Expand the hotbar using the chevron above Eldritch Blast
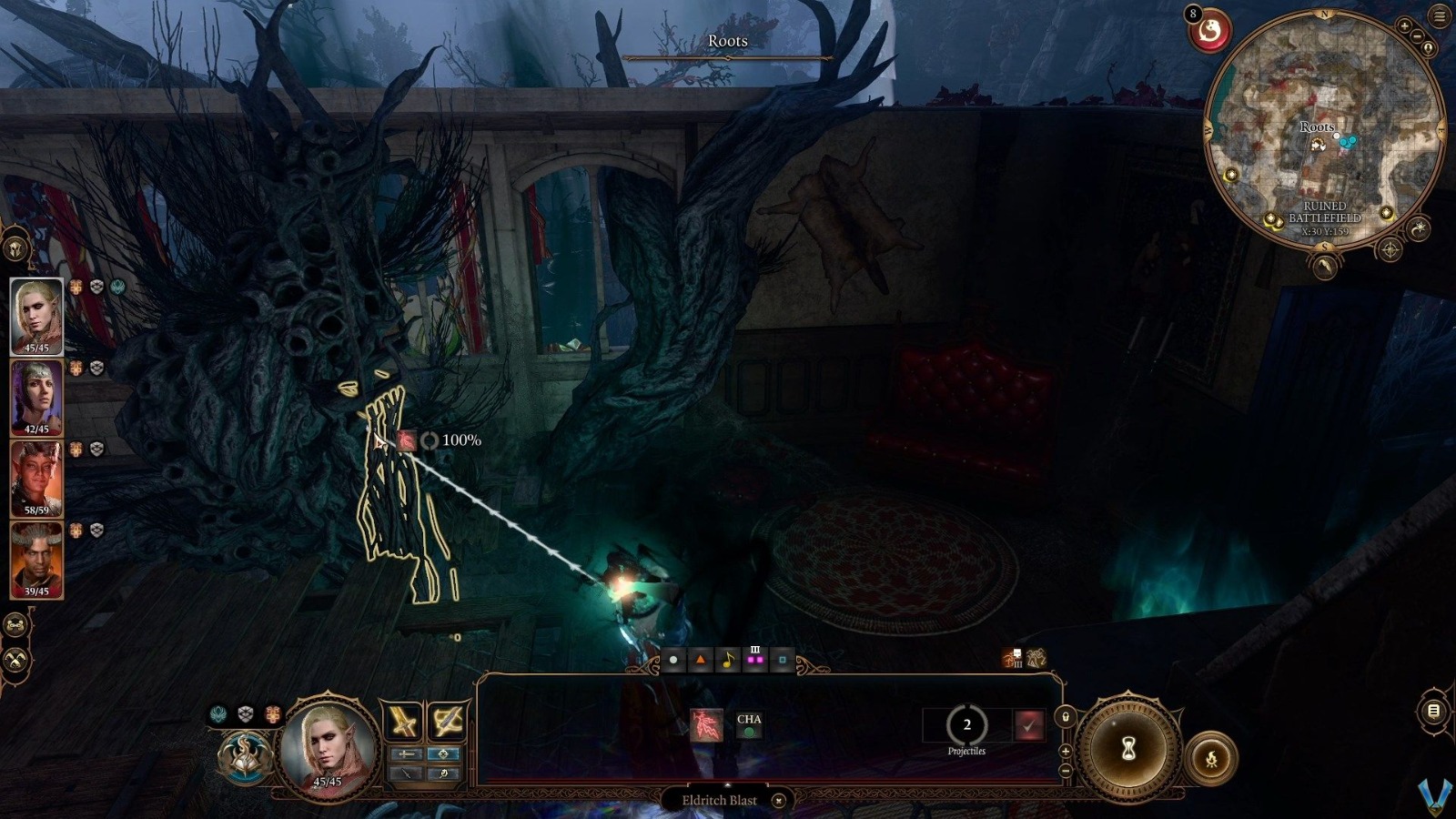This screenshot has height=819, width=1456. point(728,785)
